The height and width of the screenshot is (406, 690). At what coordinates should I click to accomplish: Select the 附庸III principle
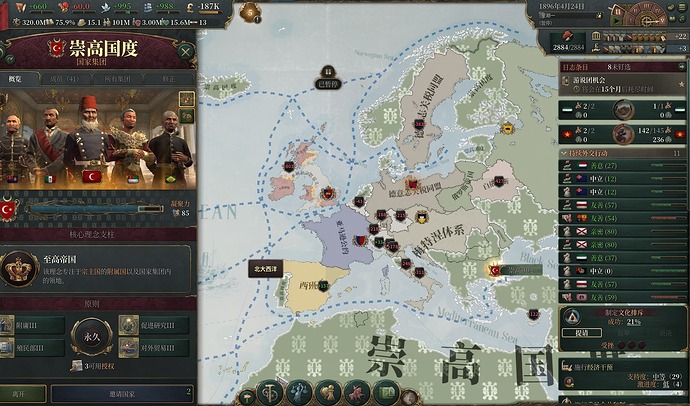(x=40, y=326)
